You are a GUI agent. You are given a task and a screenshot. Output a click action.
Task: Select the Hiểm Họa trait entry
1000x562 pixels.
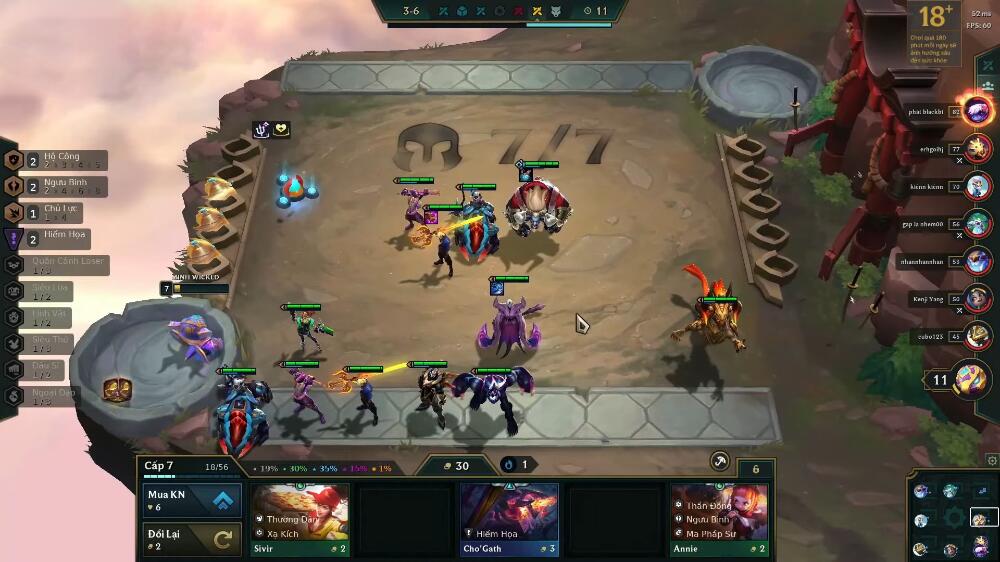point(50,238)
